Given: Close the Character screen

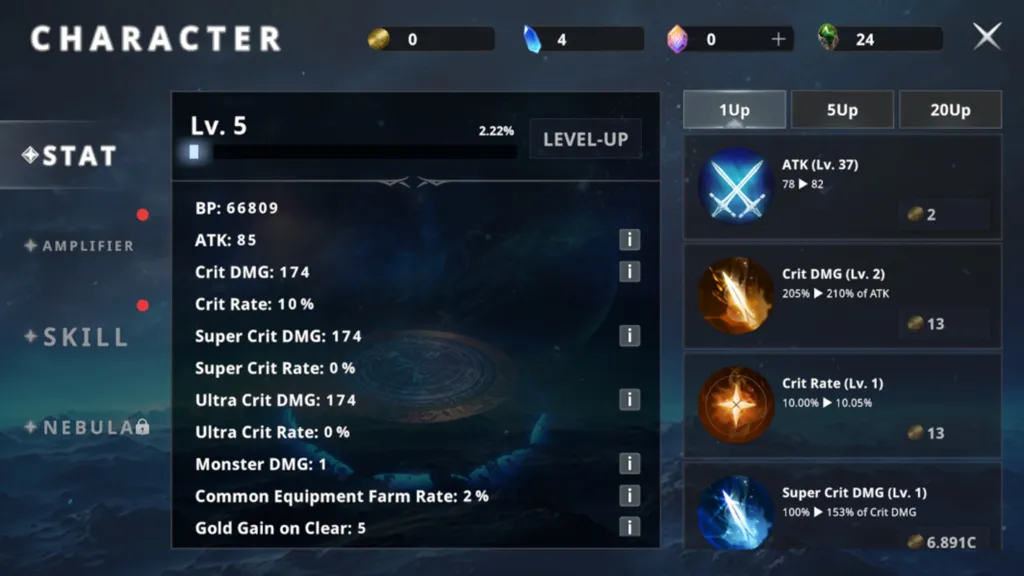Looking at the screenshot, I should [987, 37].
